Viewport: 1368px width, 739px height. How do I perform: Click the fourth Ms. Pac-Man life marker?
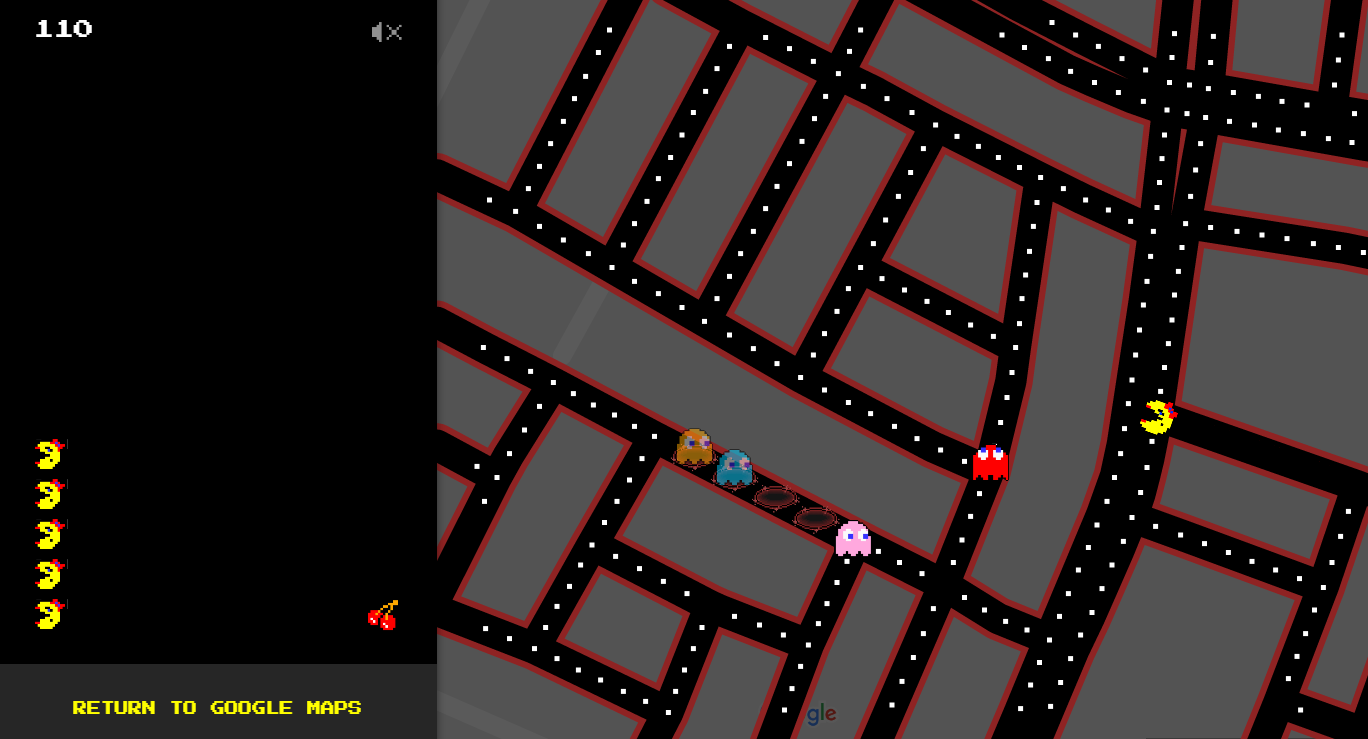point(48,573)
